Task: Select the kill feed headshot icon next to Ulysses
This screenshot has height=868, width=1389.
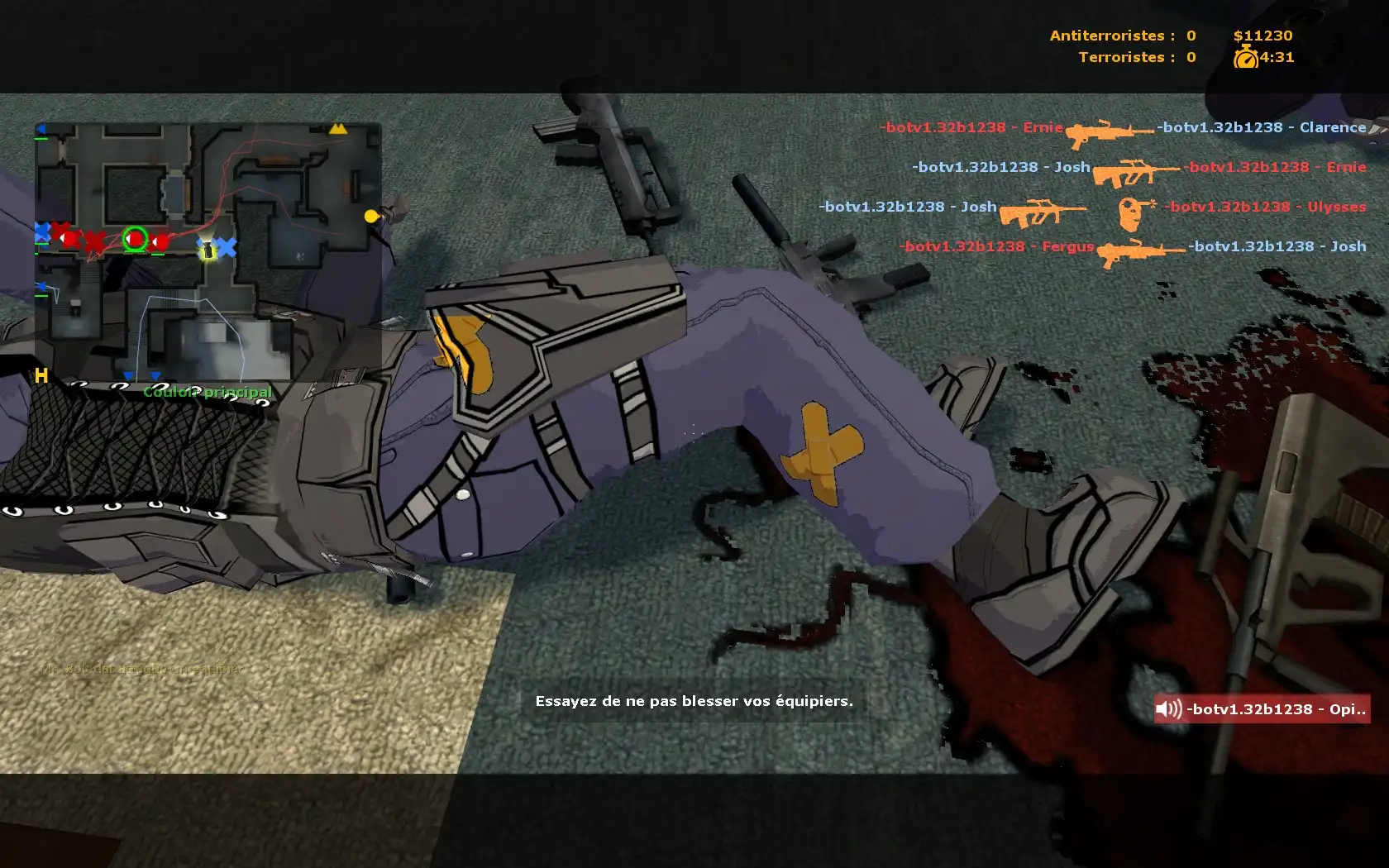Action: click(x=1134, y=212)
